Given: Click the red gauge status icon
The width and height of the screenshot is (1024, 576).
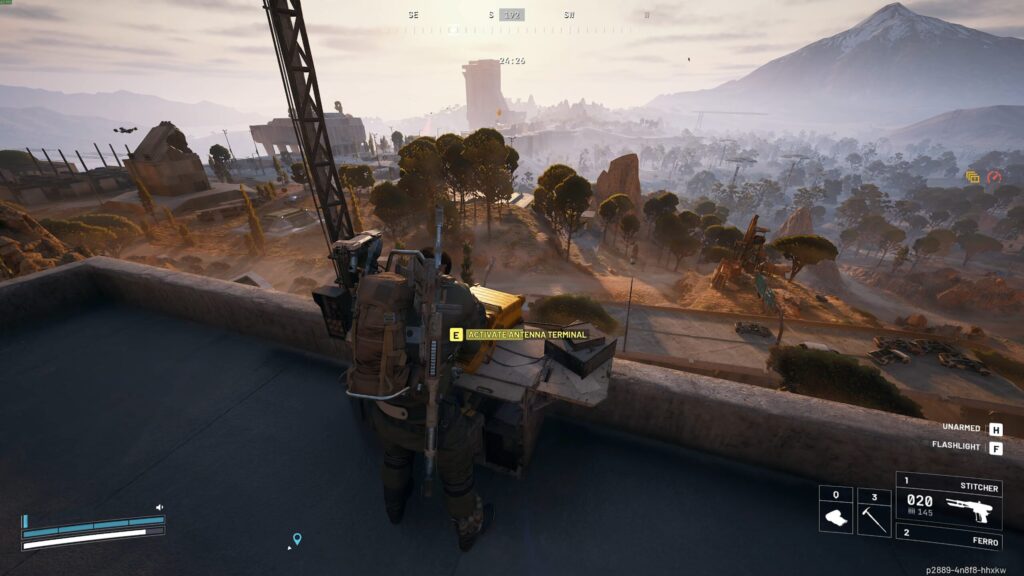Looking at the screenshot, I should [x=994, y=177].
